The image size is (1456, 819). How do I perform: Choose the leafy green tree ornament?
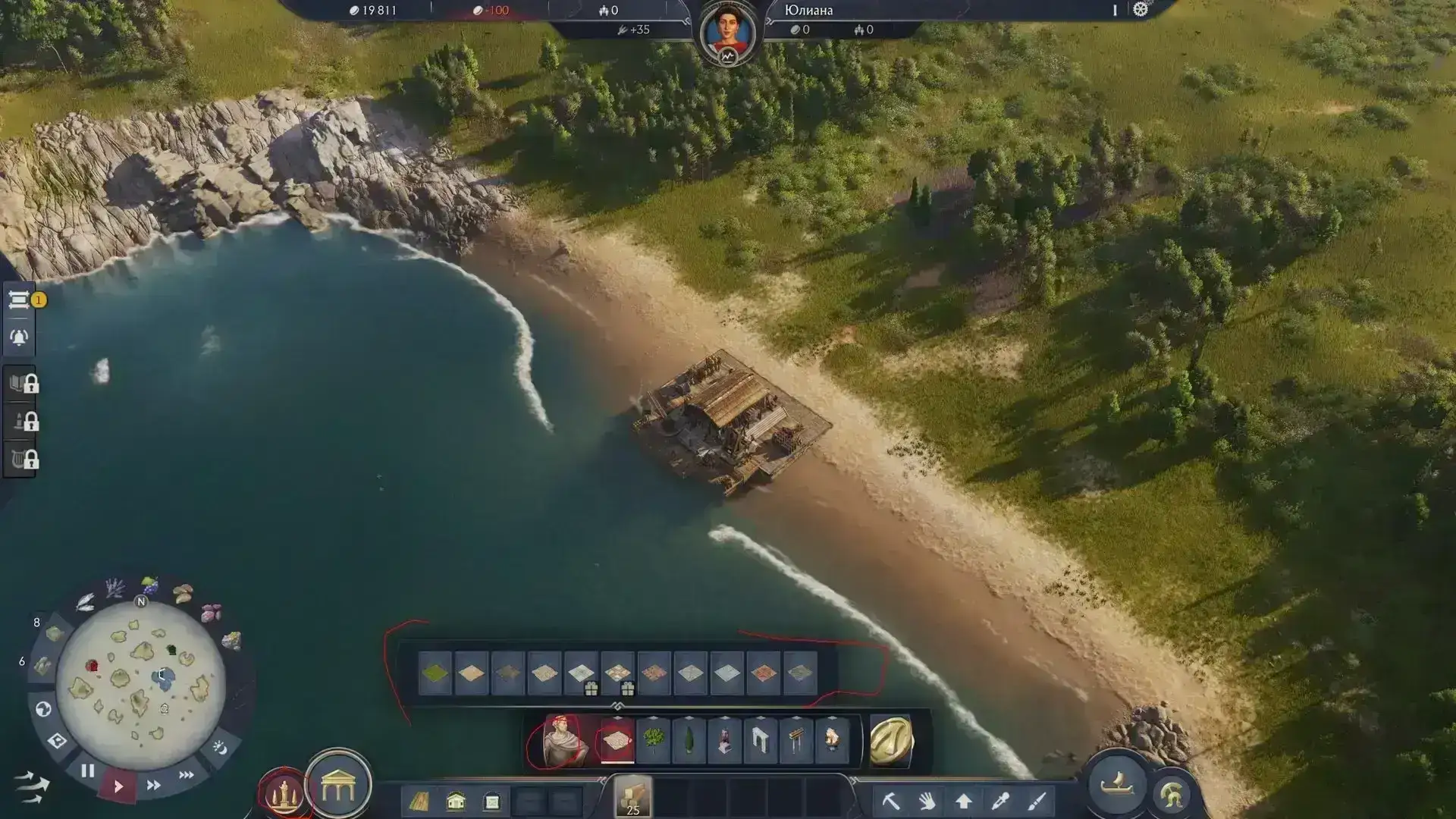[x=653, y=740]
